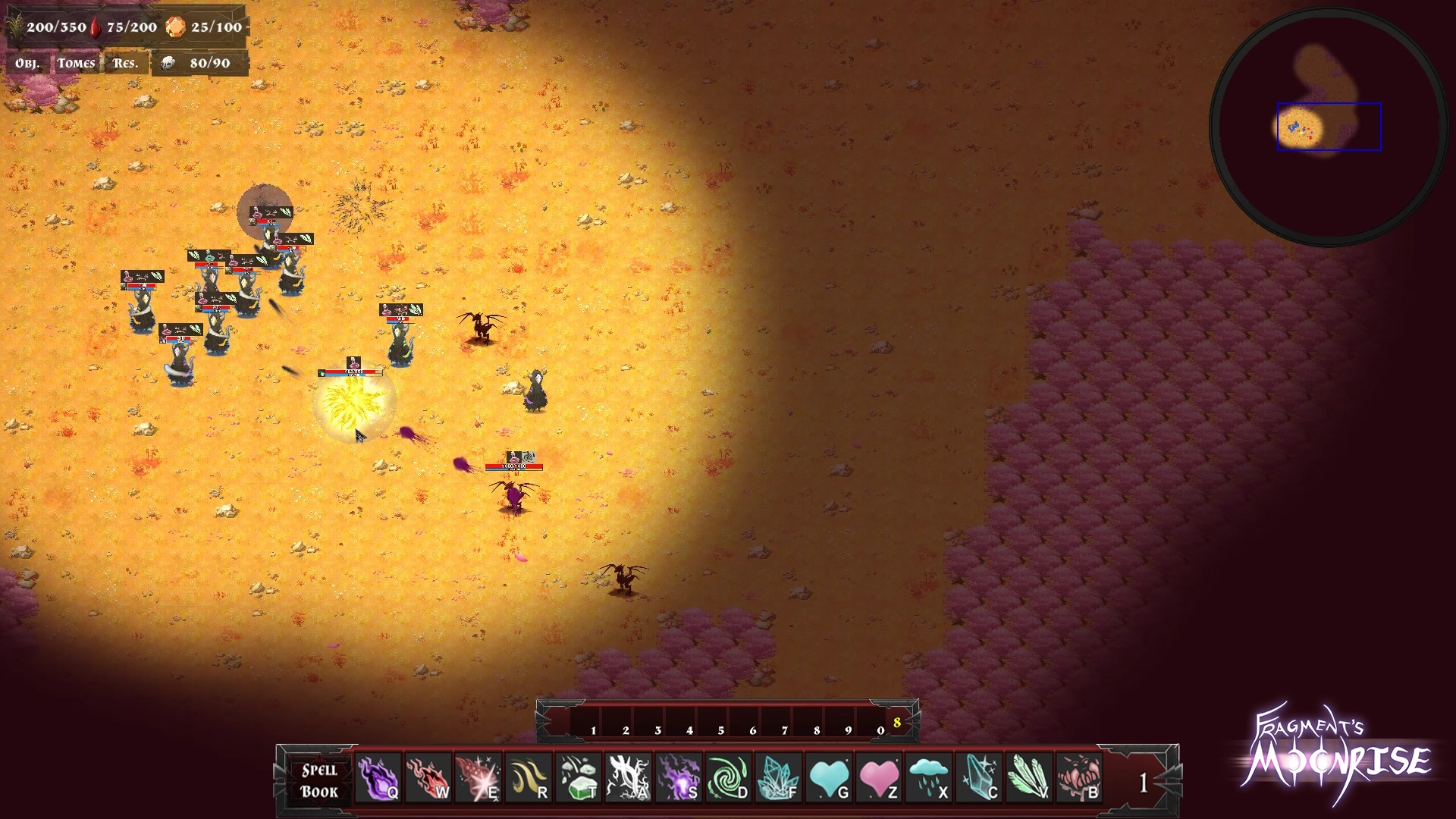
Task: Activate the pink fanged maw spell (B)
Action: [1078, 779]
